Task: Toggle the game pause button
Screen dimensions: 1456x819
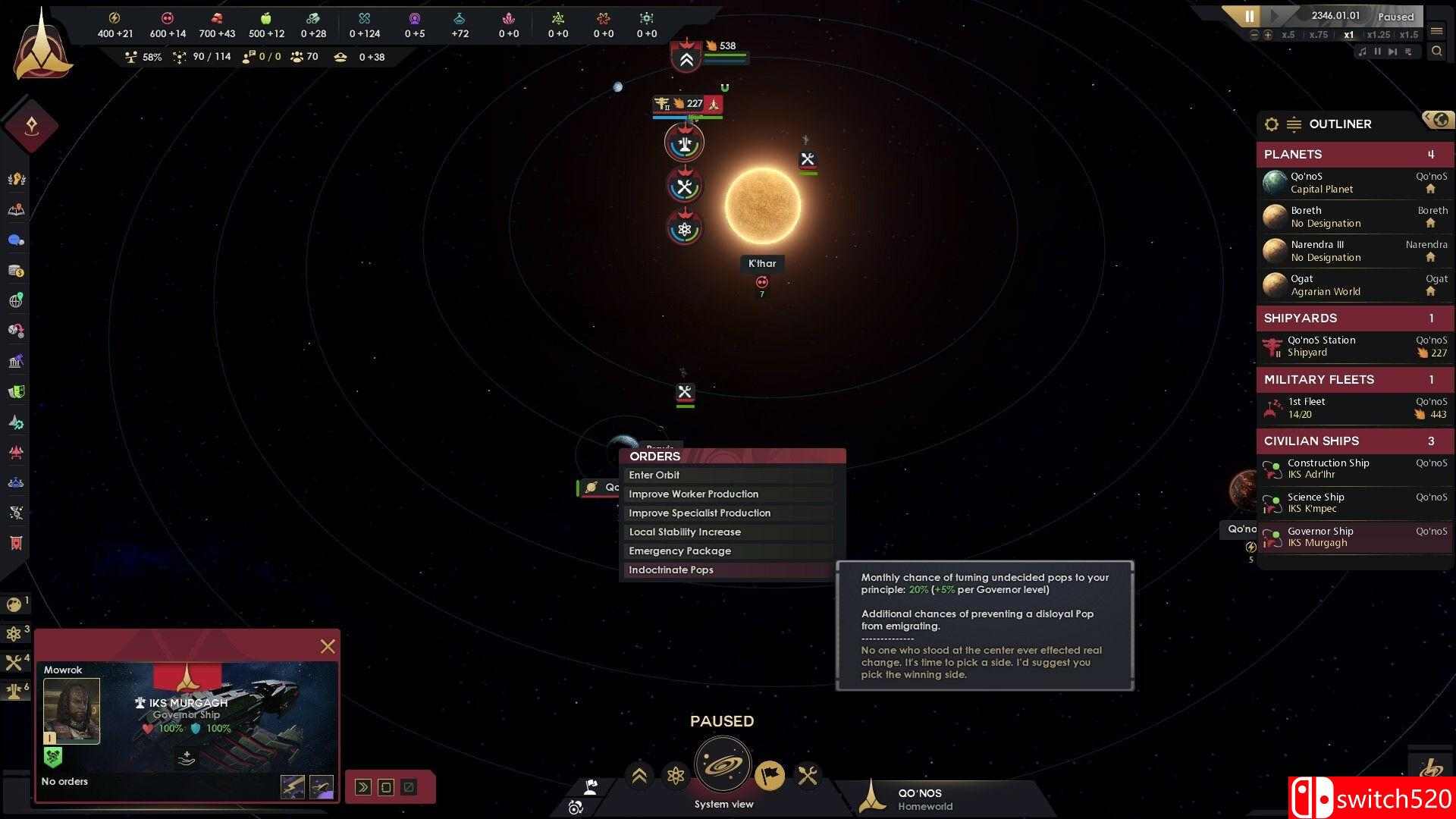Action: (x=1250, y=16)
